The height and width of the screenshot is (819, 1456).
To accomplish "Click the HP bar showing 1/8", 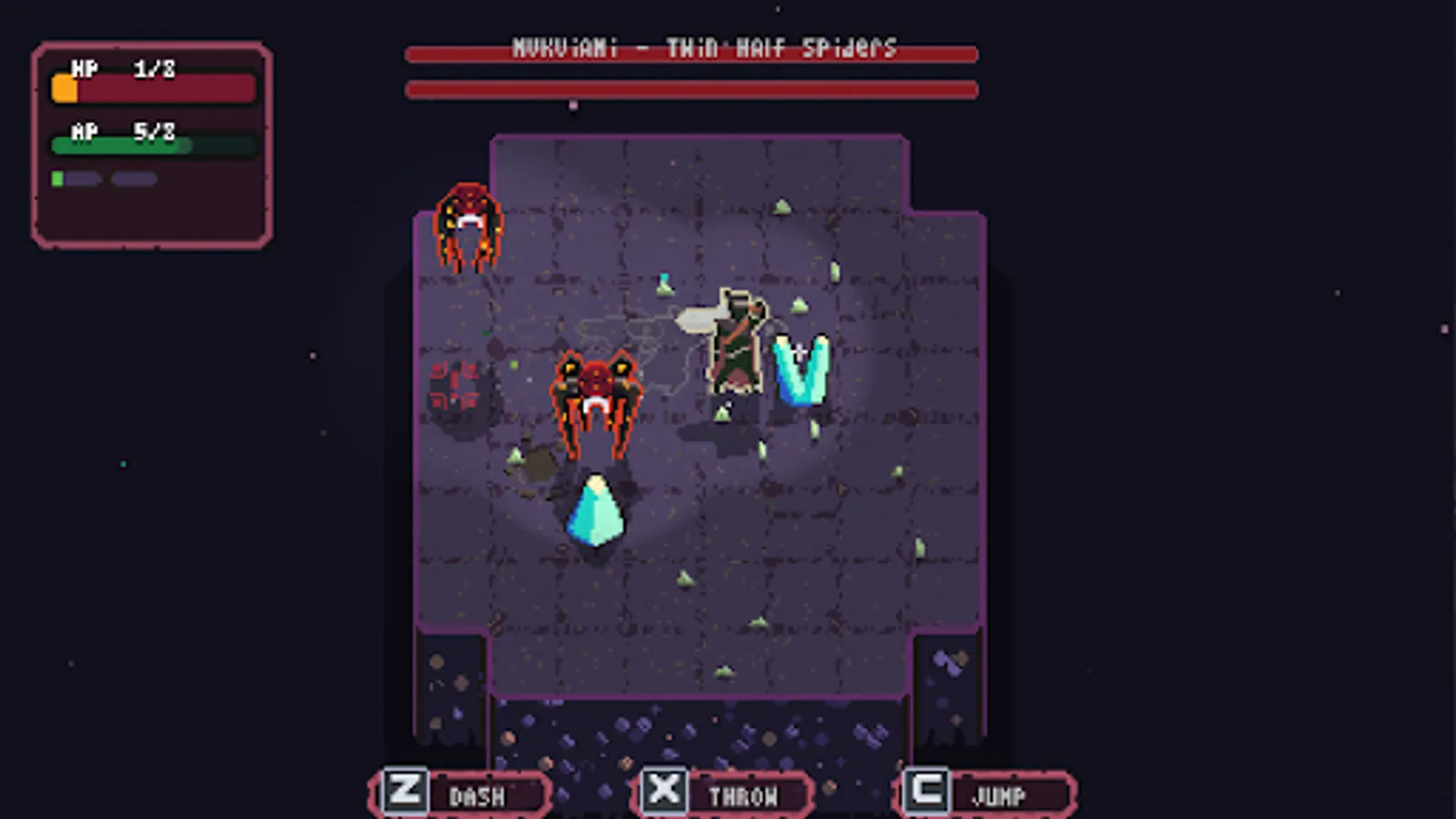I will [x=150, y=86].
